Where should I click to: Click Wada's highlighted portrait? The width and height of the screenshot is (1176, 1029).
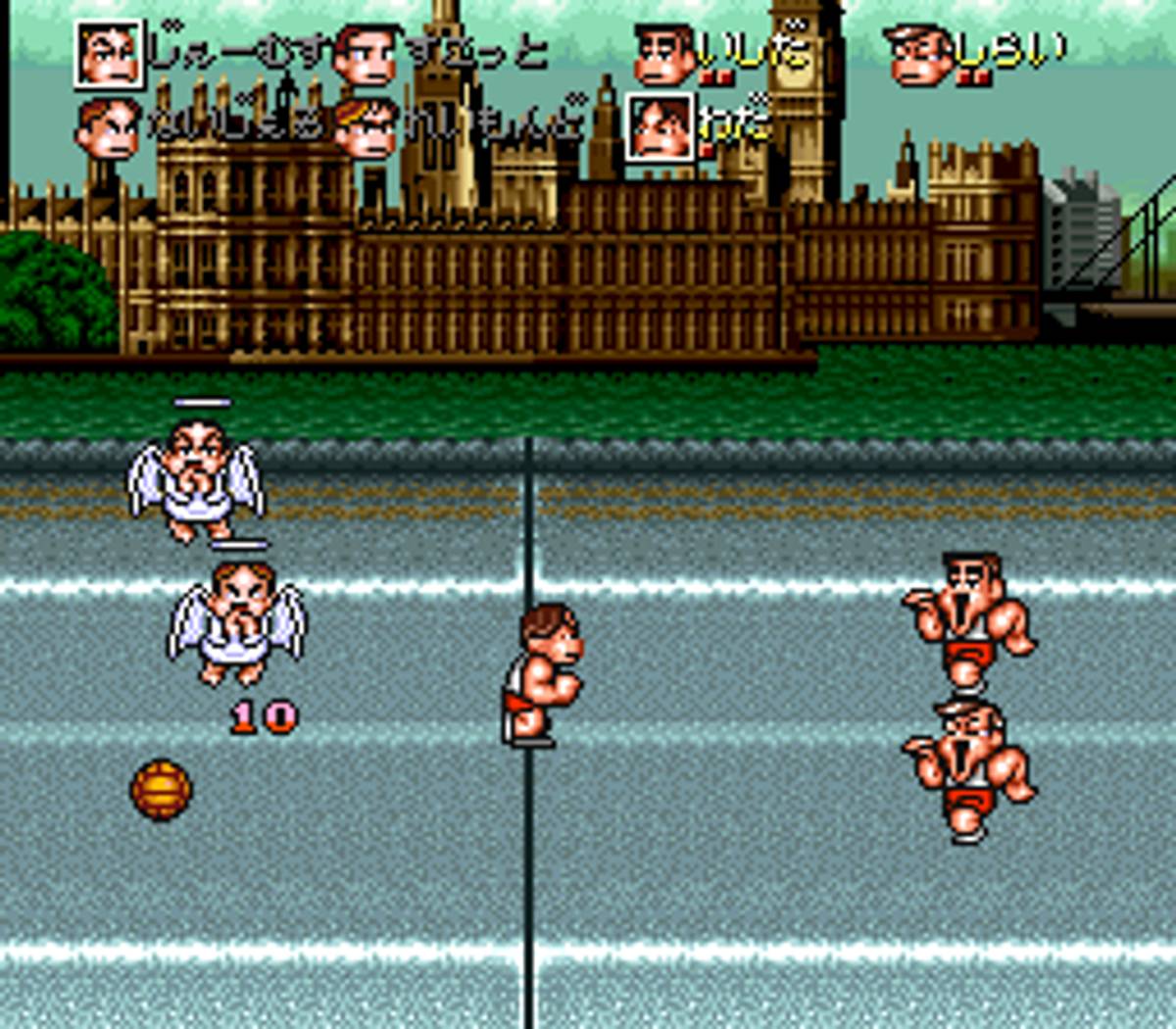tap(661, 127)
